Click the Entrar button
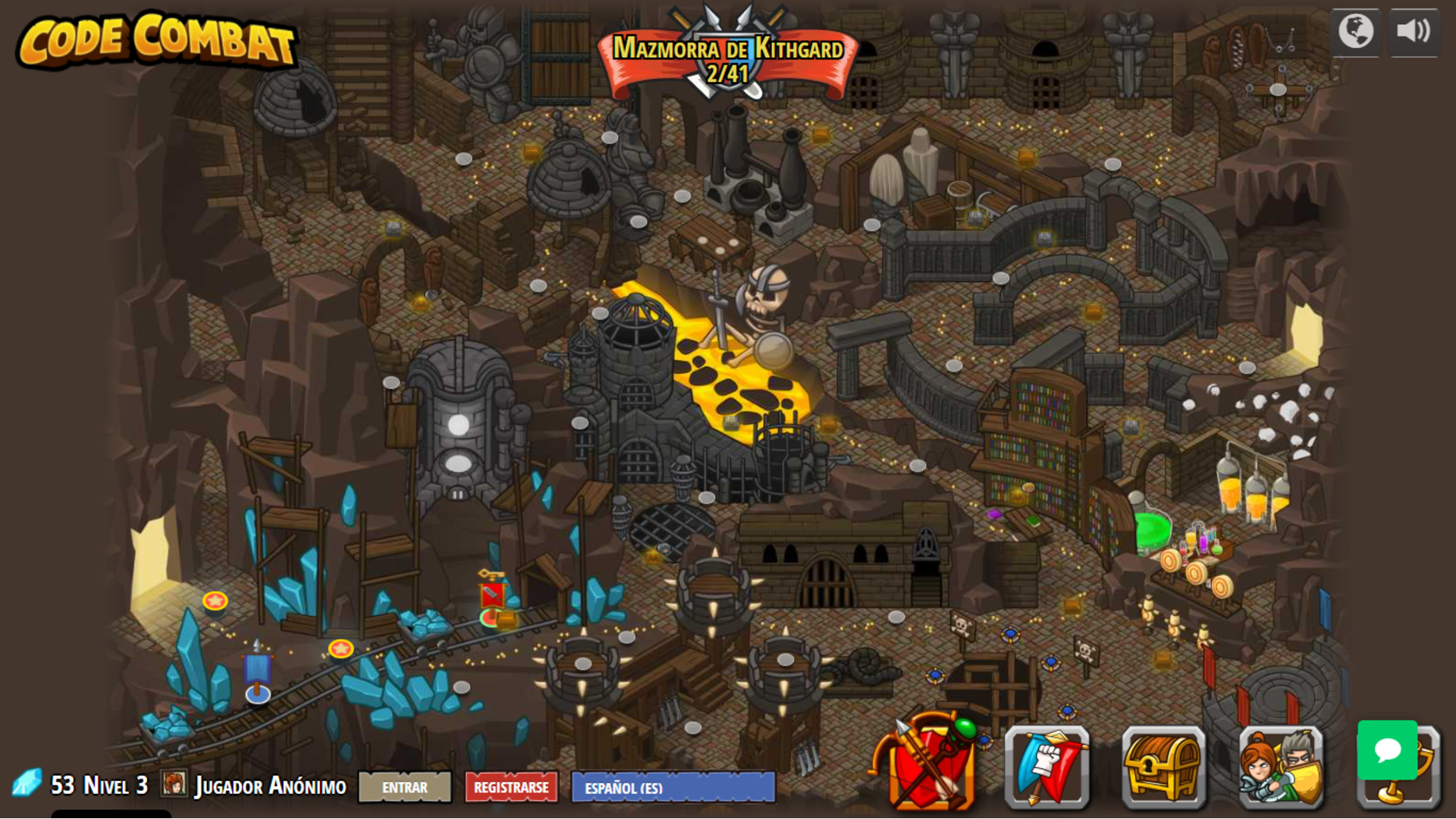 tap(404, 788)
